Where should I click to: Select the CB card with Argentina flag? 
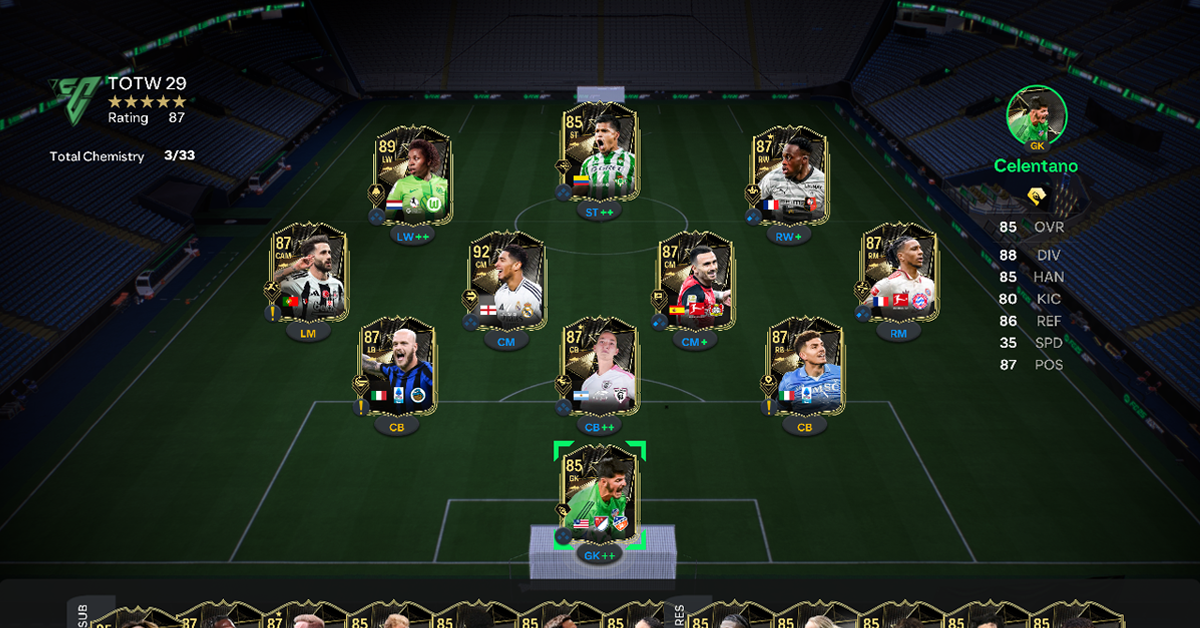[599, 368]
